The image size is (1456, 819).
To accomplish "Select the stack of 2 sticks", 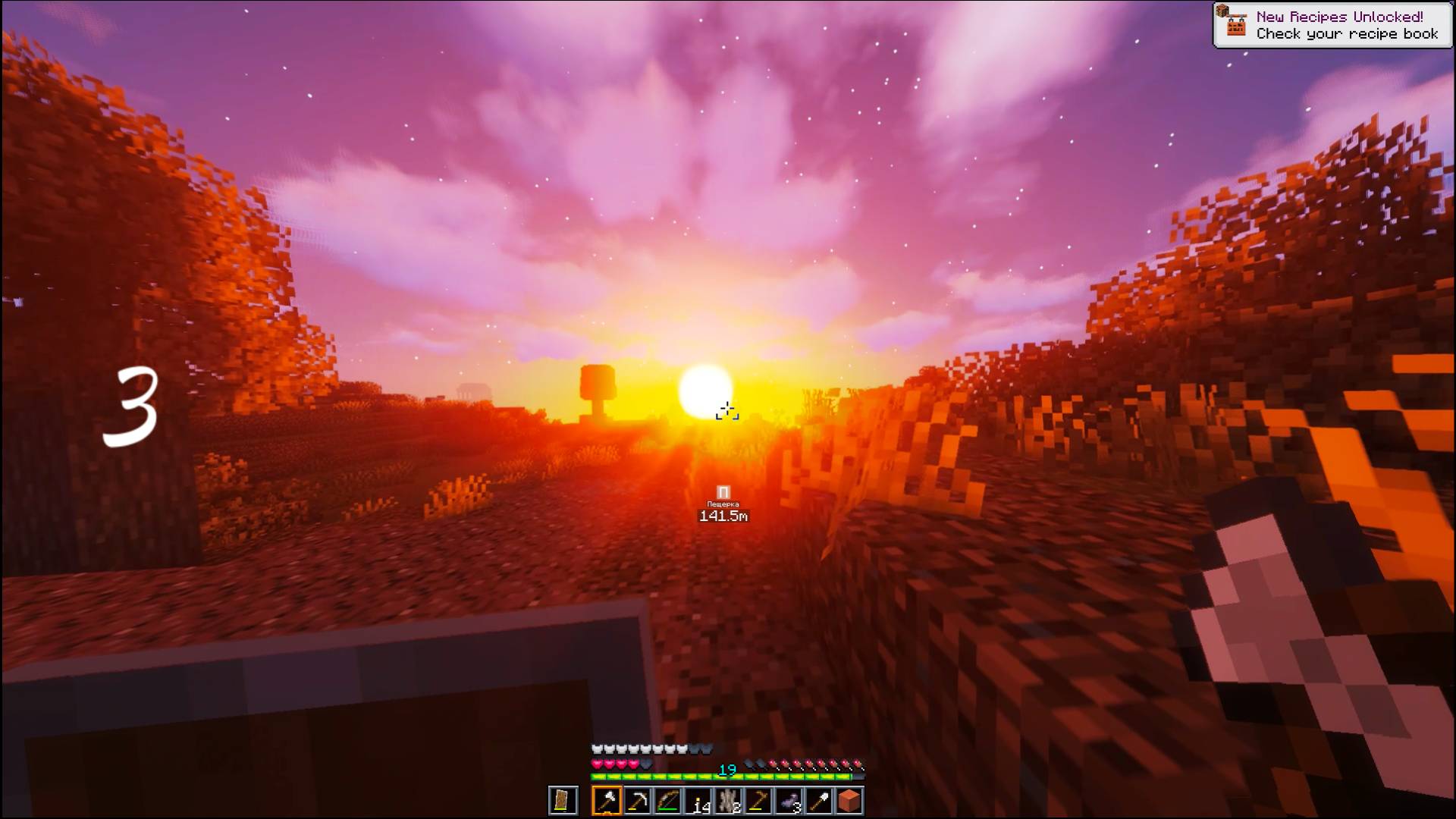I will point(730,800).
